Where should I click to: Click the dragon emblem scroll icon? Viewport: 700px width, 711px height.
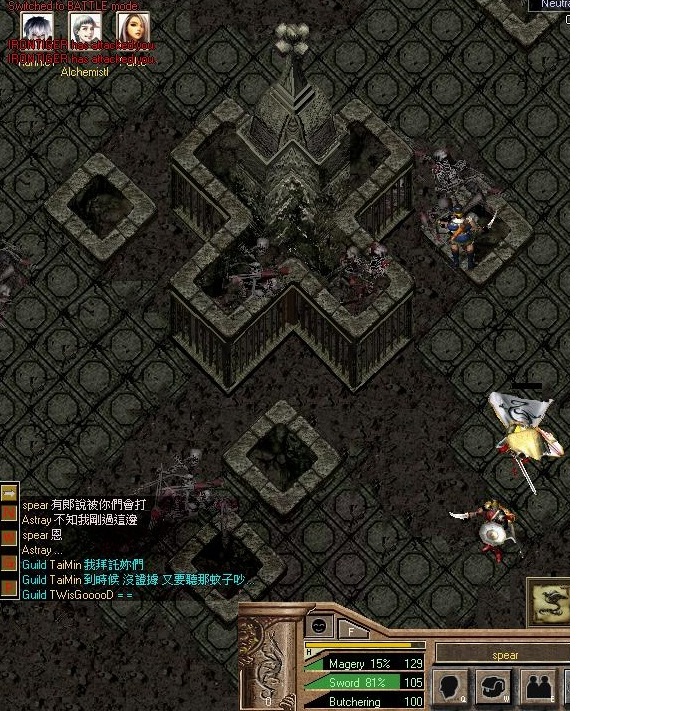549,602
